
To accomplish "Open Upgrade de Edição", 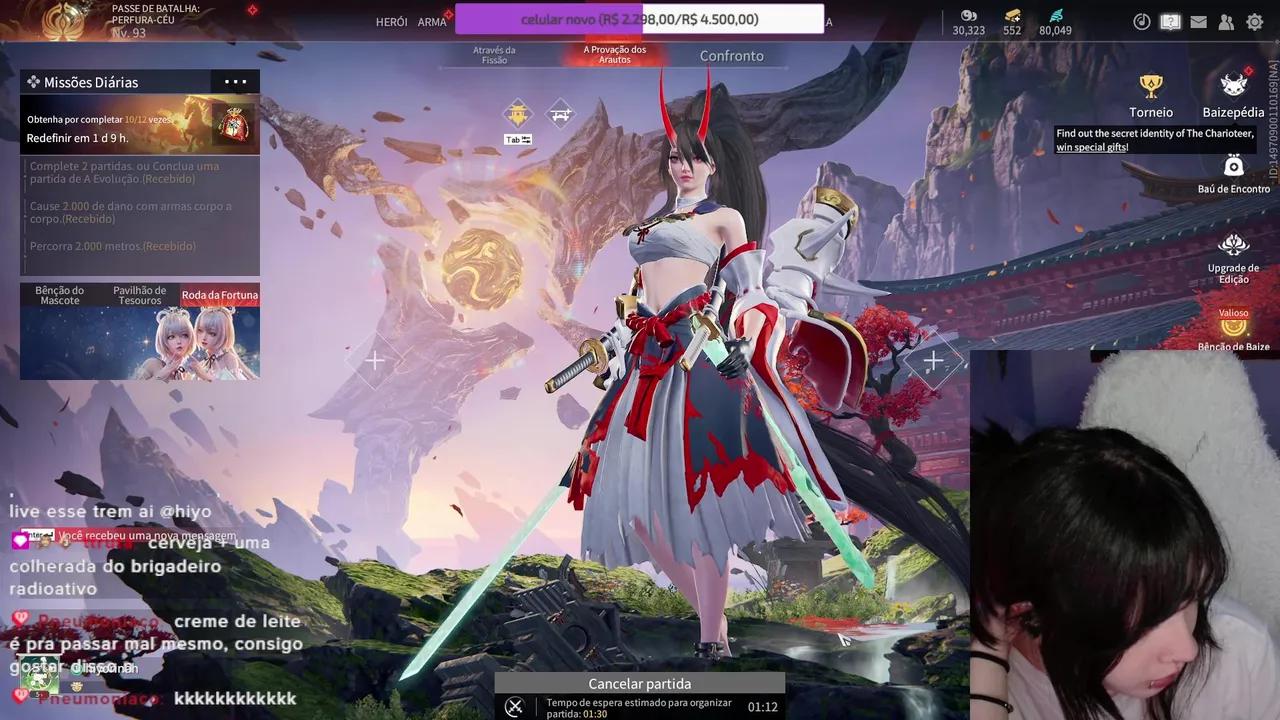I will click(1234, 258).
